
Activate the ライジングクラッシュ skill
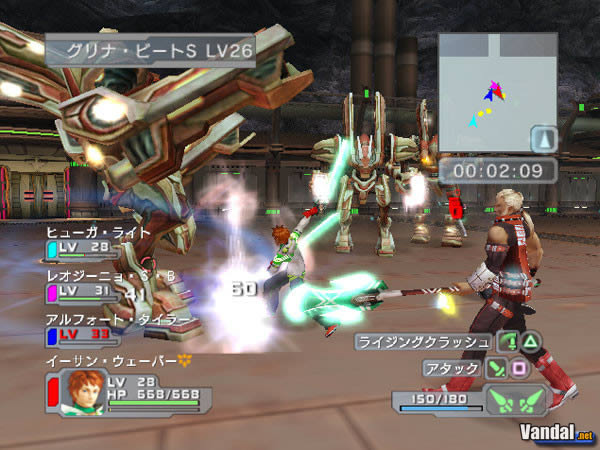423,341
